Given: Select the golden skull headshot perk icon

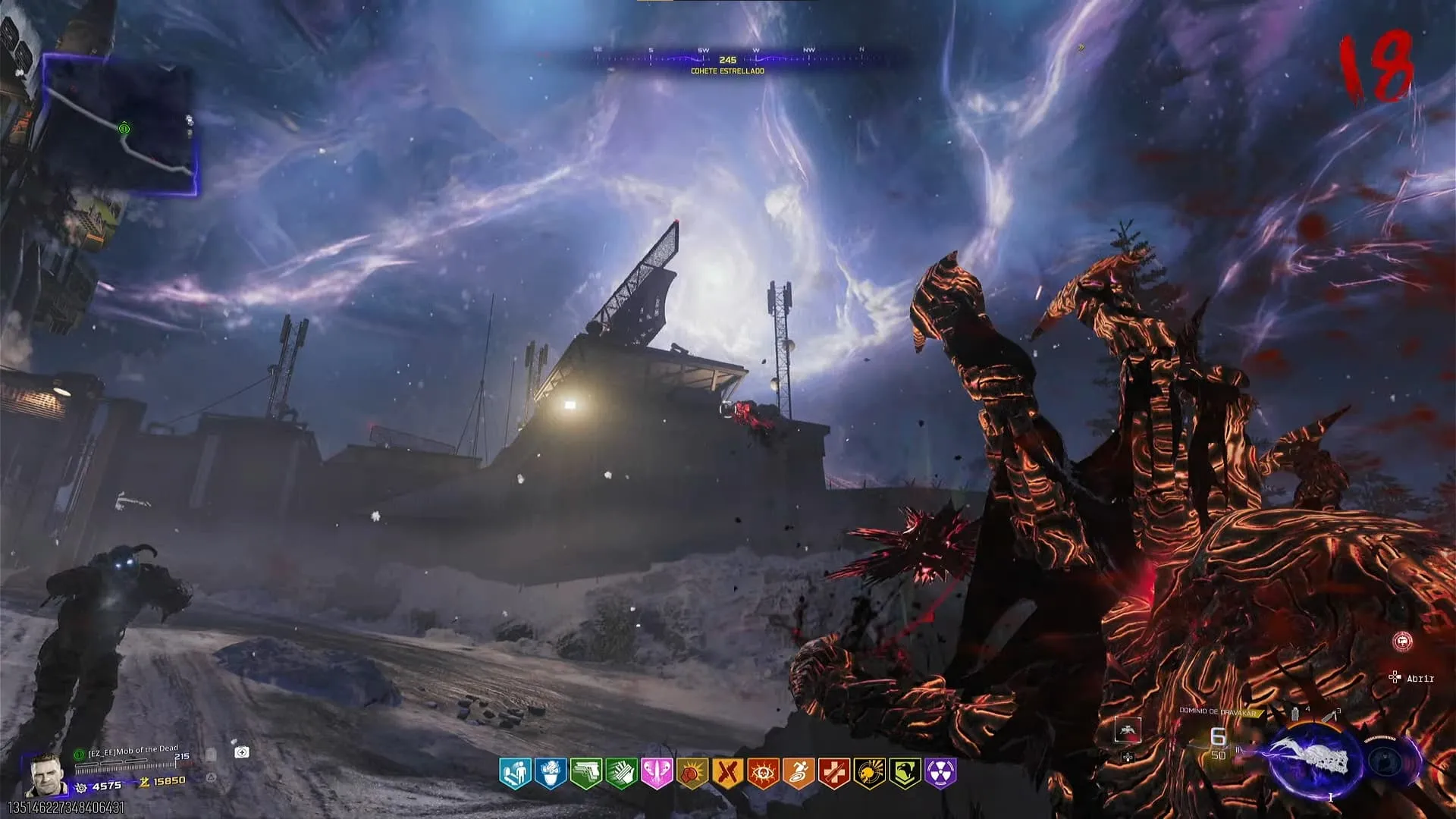Looking at the screenshot, I should point(870,773).
